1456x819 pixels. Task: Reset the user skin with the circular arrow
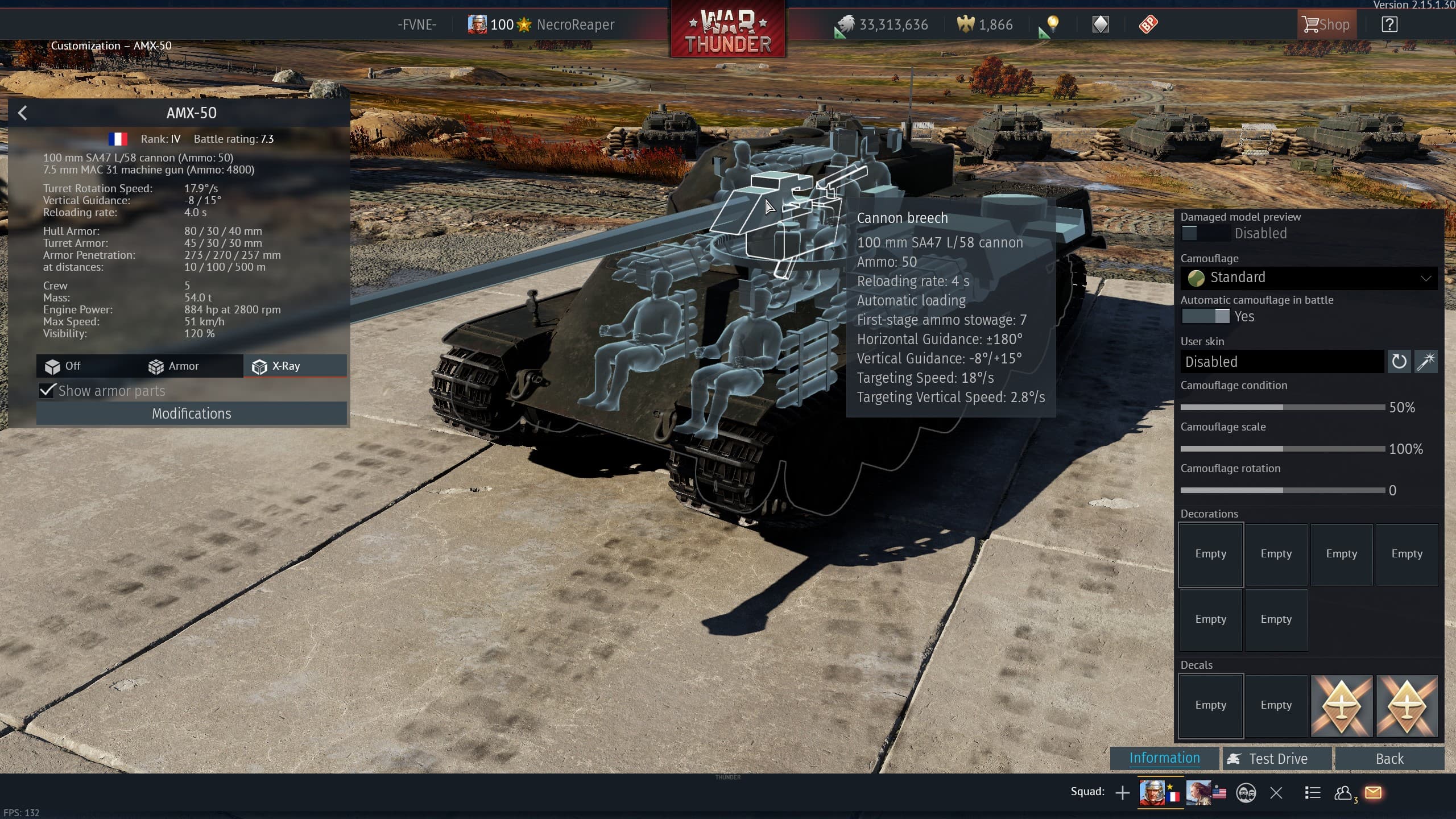click(x=1399, y=361)
